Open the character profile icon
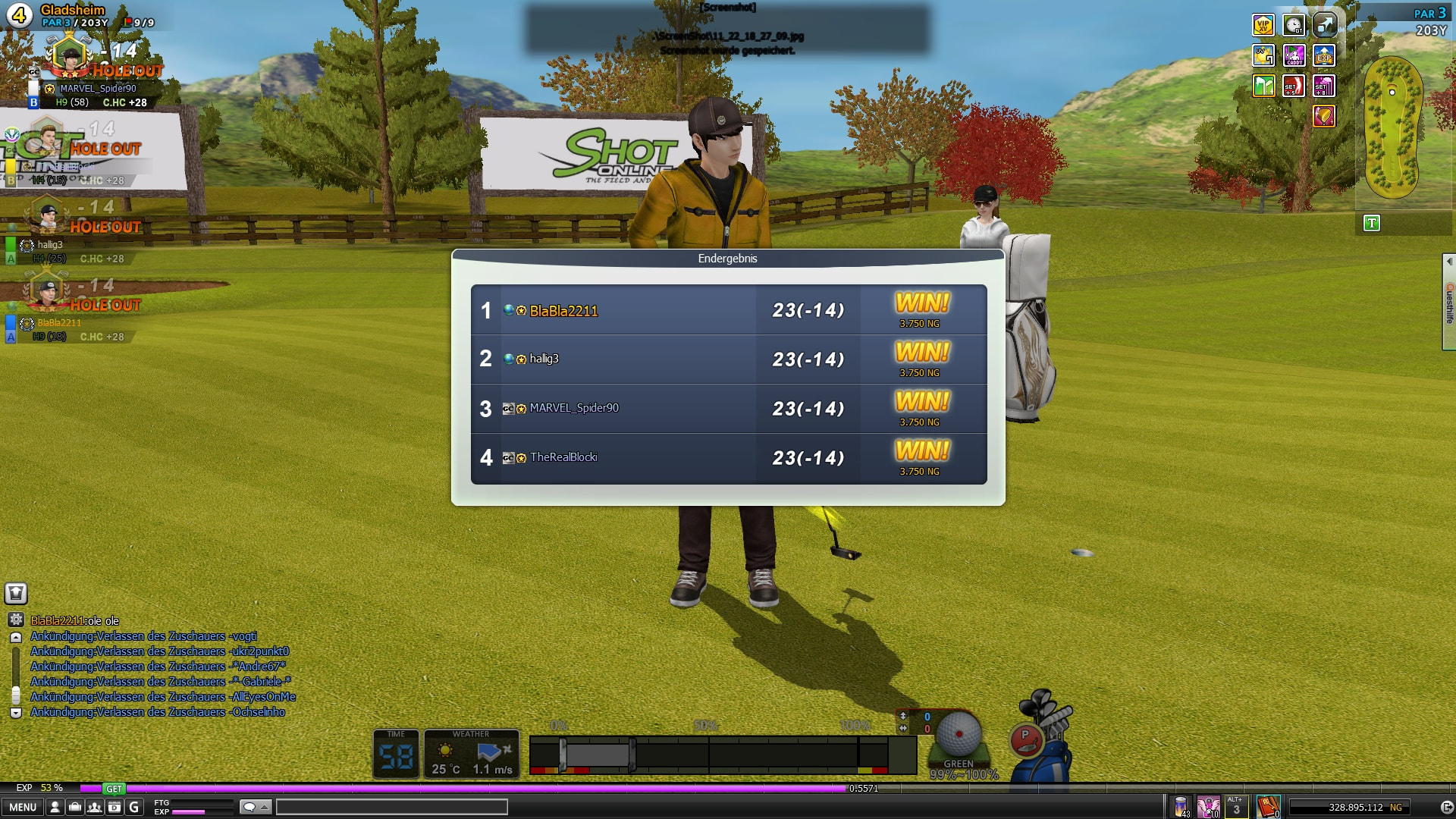This screenshot has height=819, width=1456. pos(55,807)
